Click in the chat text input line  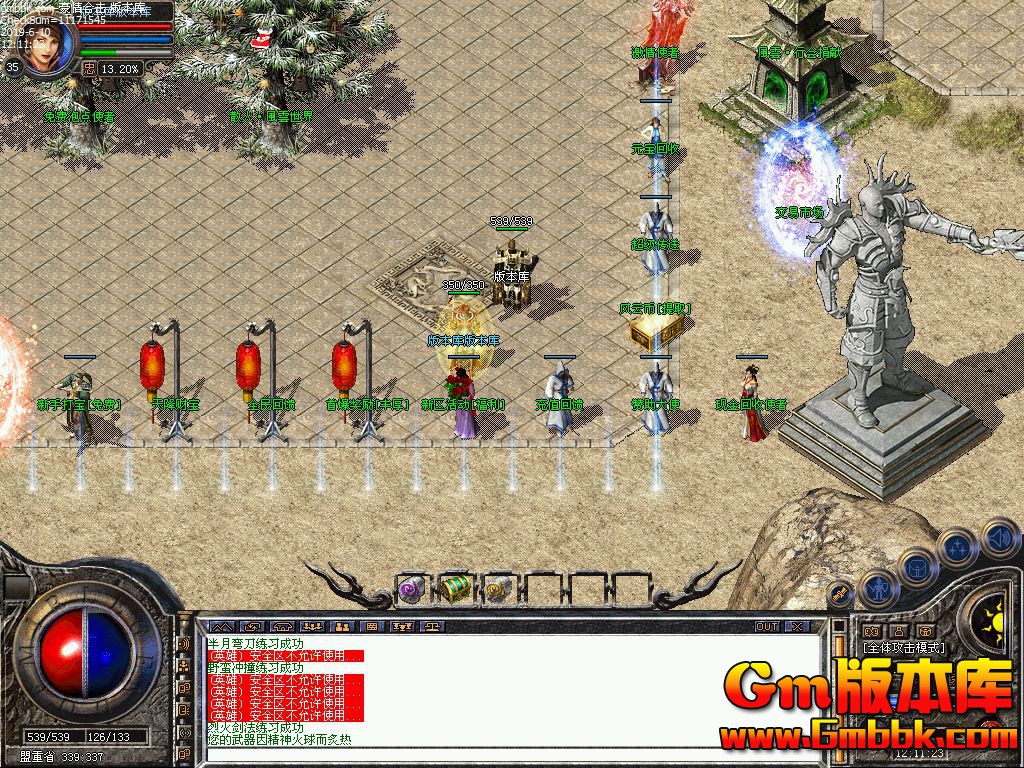(x=500, y=752)
